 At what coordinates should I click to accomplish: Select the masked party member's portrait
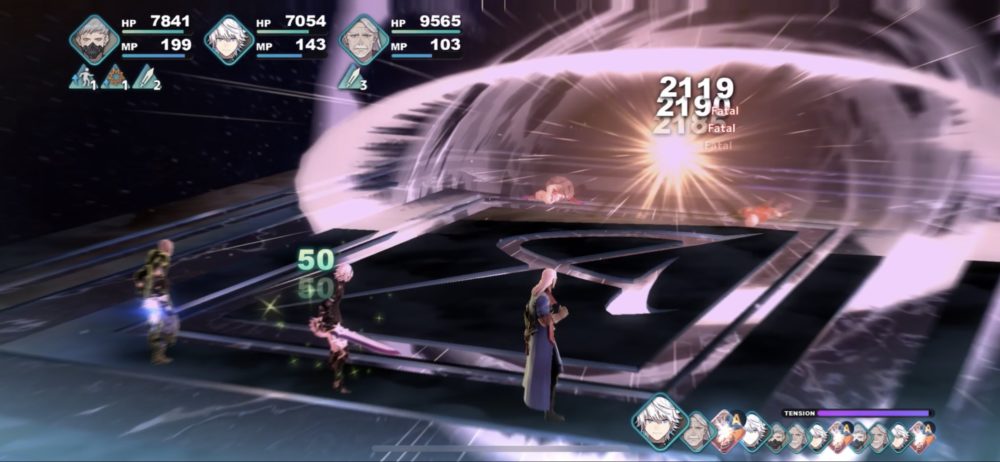(x=93, y=39)
